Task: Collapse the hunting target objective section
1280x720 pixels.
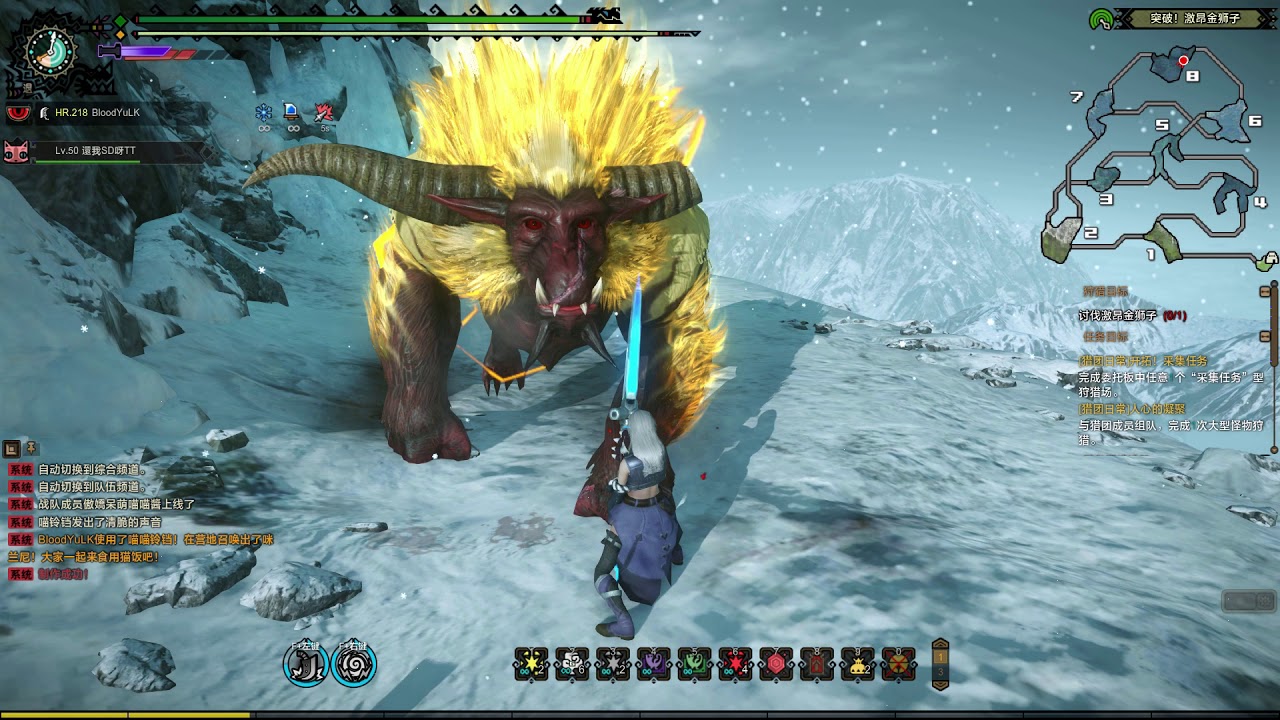Action: (1265, 292)
